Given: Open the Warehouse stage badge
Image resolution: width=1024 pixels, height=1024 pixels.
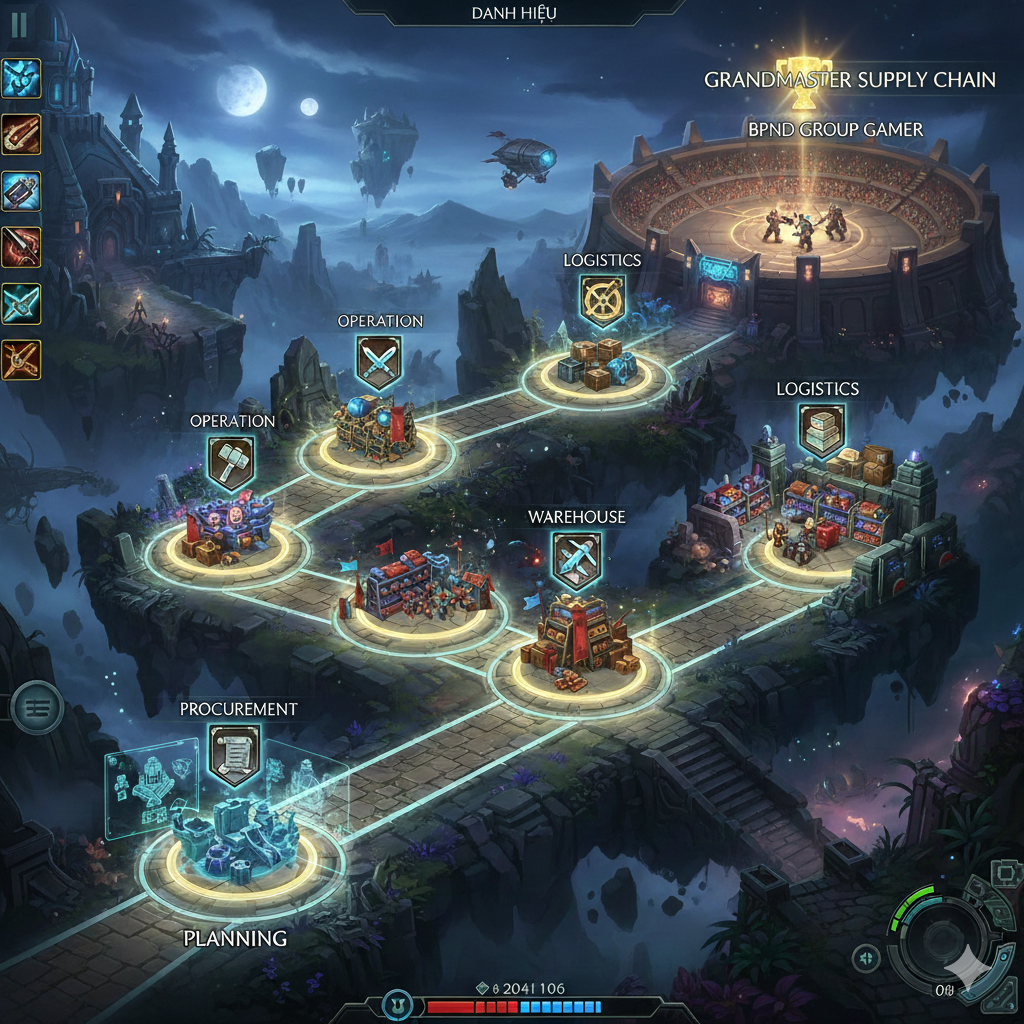Looking at the screenshot, I should pyautogui.click(x=577, y=561).
